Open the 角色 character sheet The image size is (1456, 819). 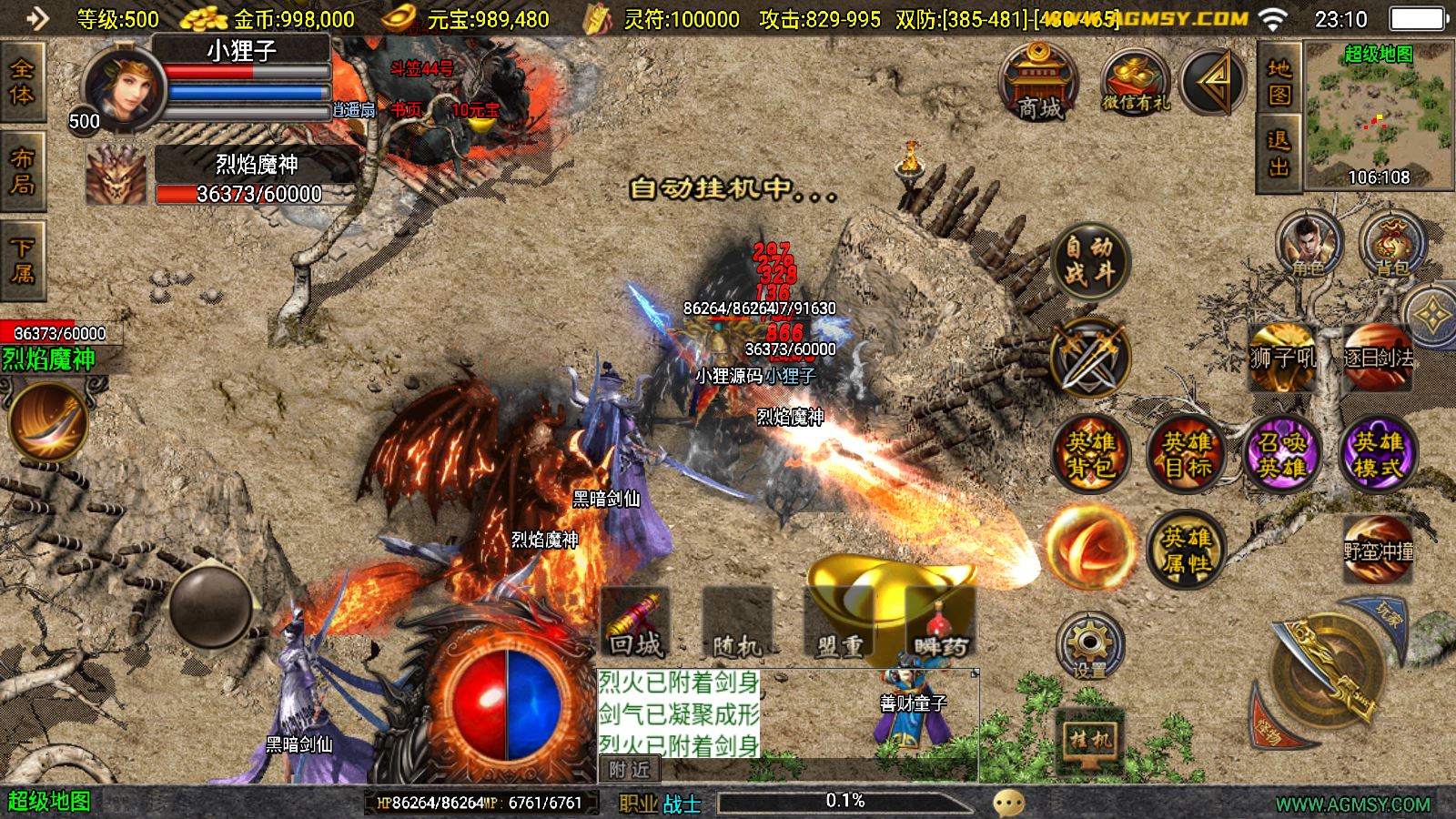point(1309,244)
